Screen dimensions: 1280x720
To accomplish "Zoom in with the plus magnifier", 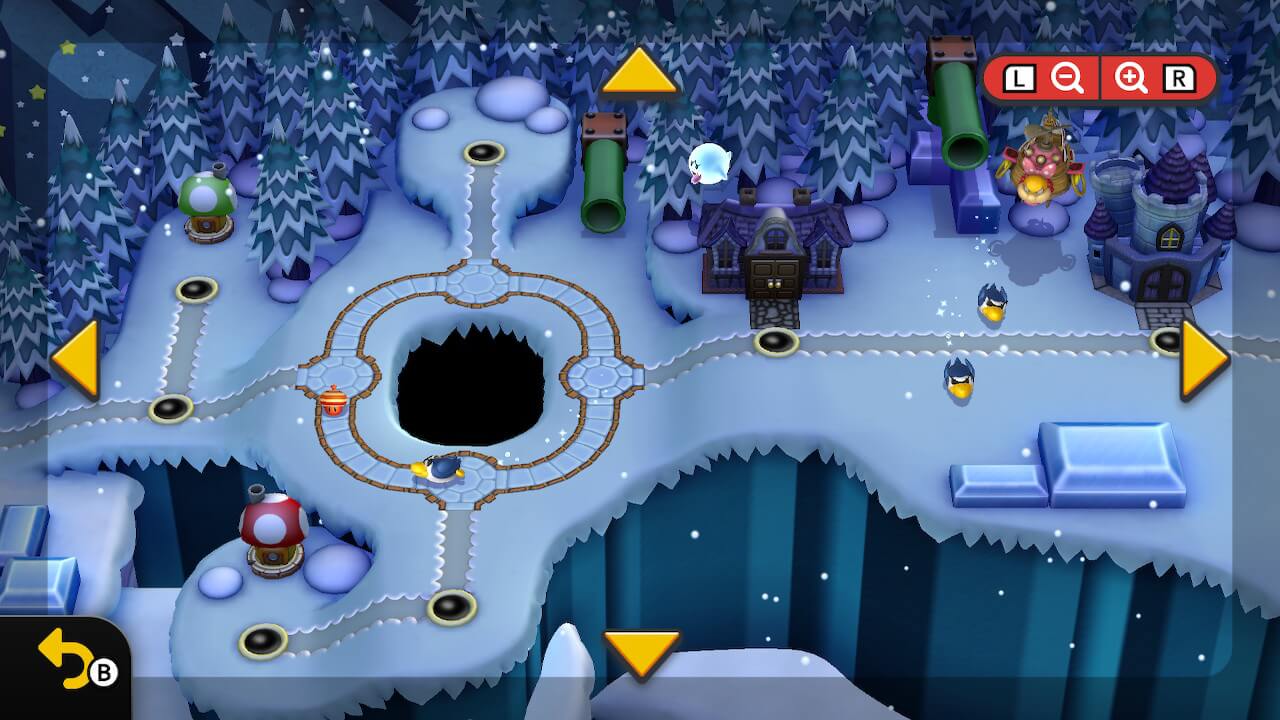I will point(1131,79).
